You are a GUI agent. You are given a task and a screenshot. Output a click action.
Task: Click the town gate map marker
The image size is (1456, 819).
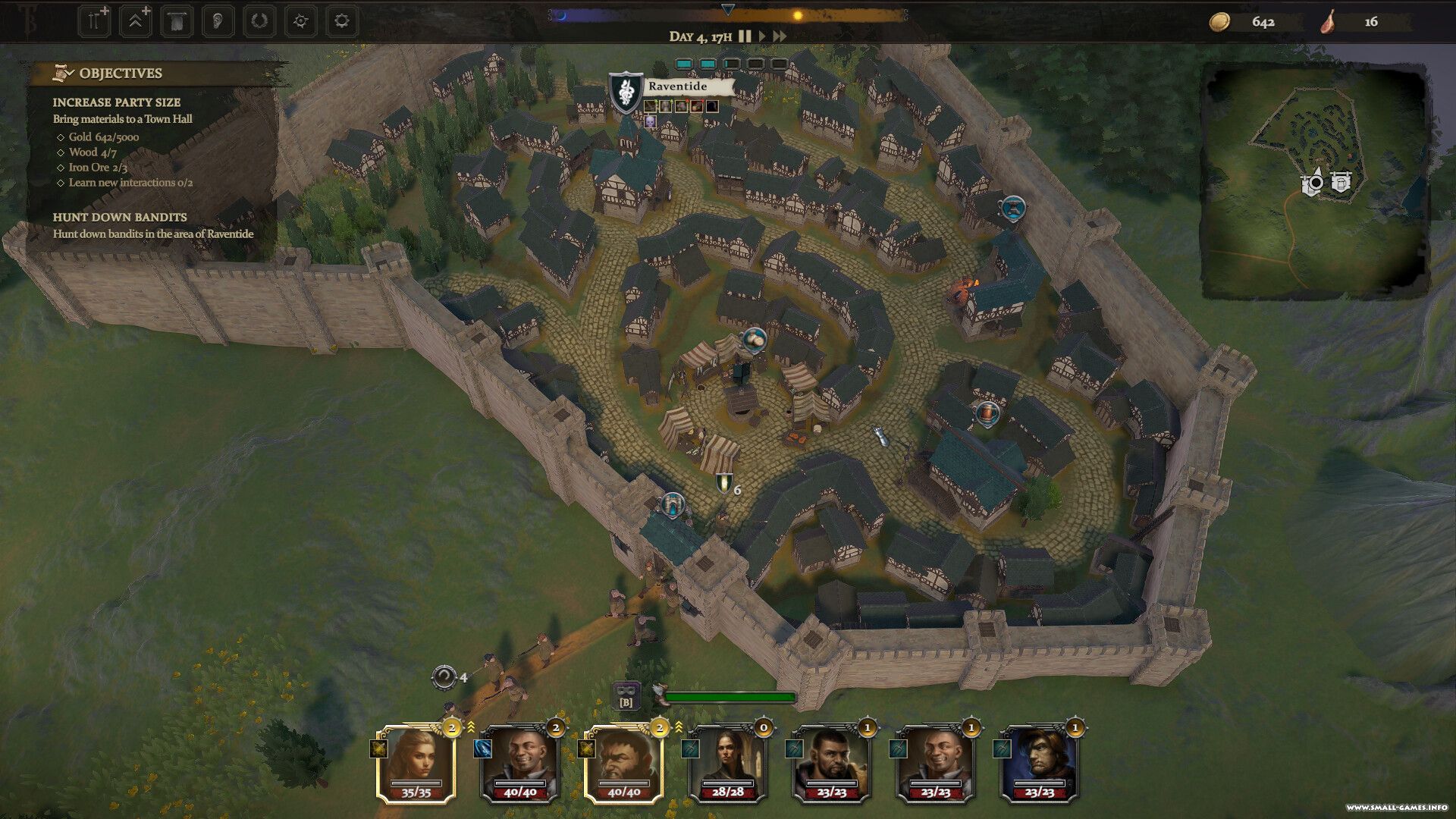[x=672, y=504]
